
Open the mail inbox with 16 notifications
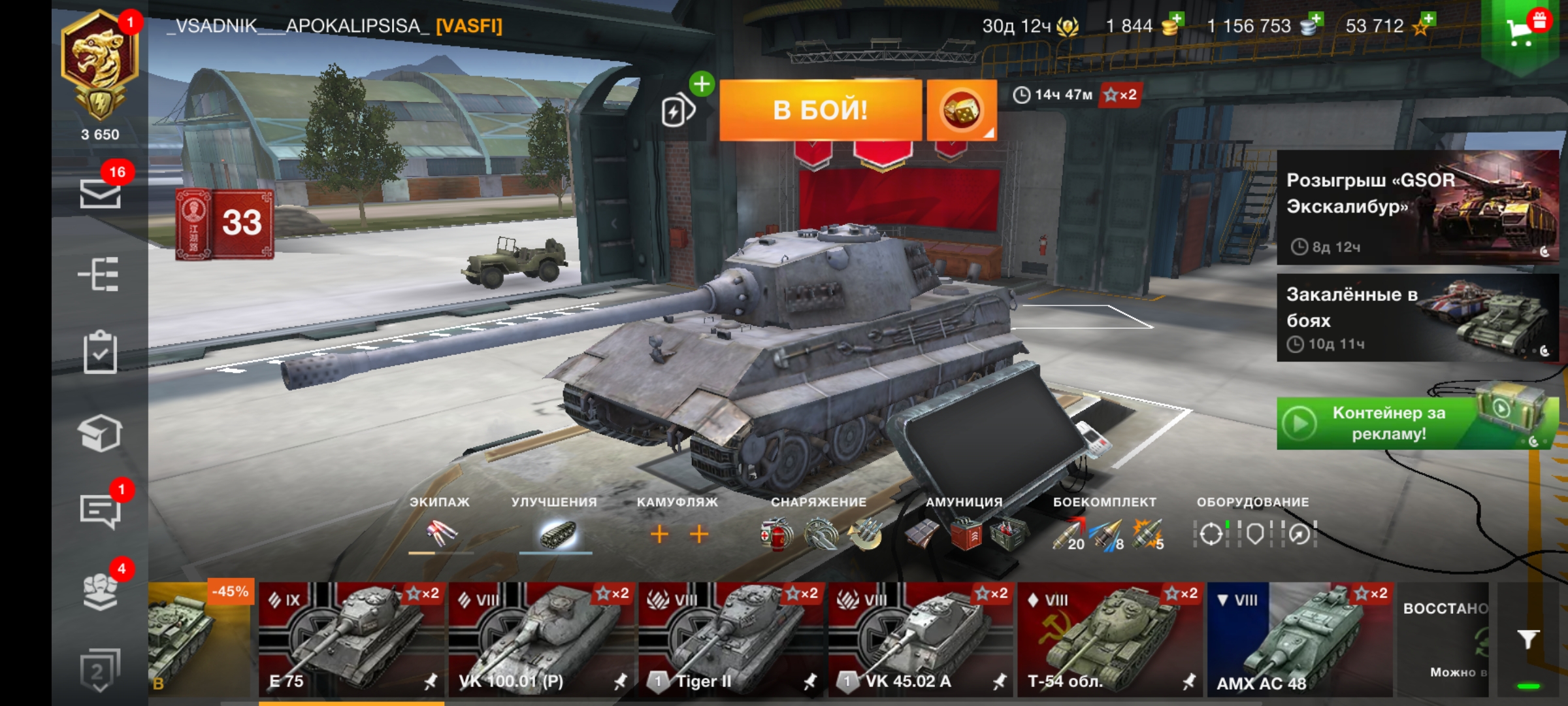click(x=100, y=193)
